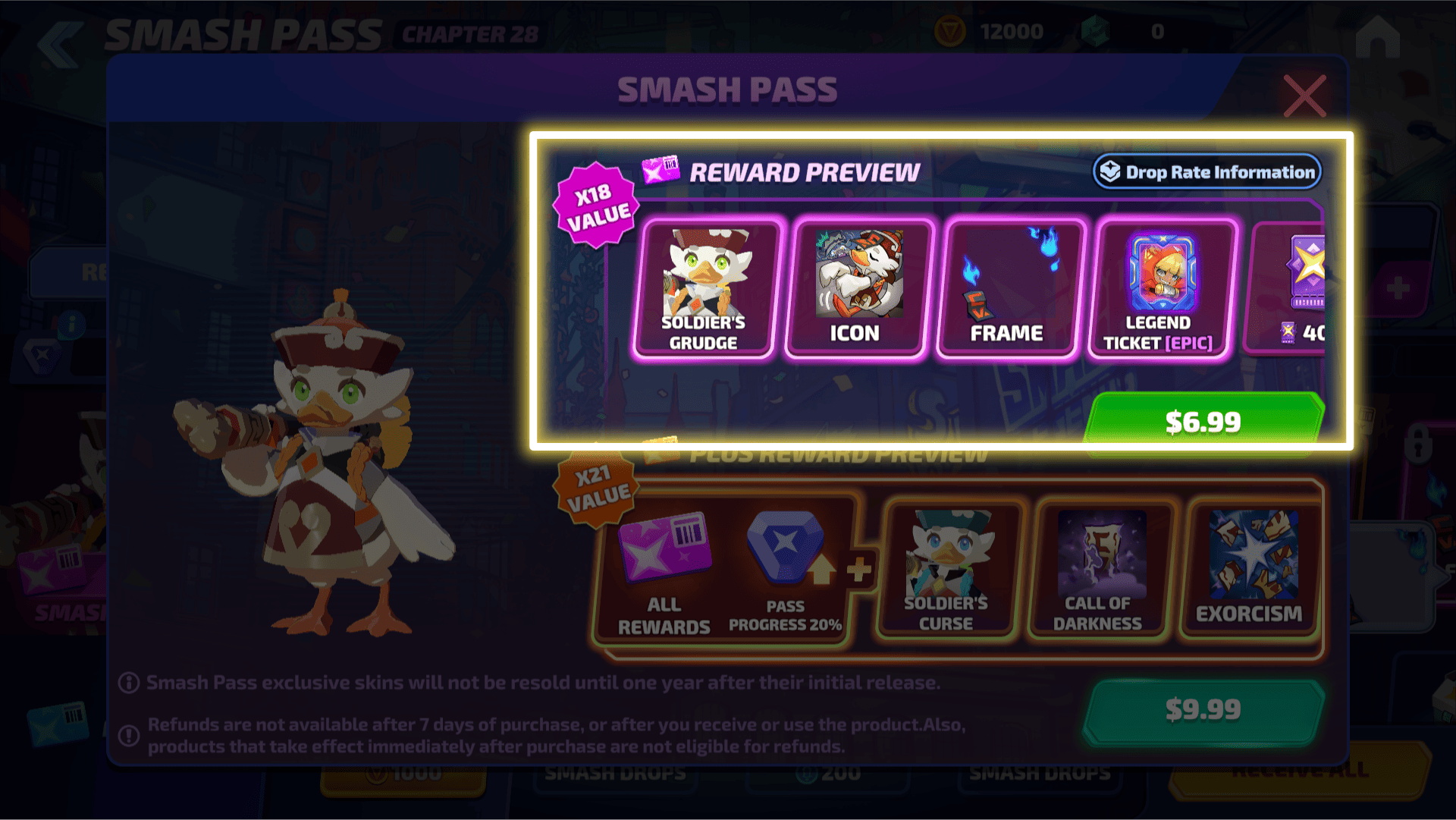
Task: Open Drop Rate Information
Action: [x=1207, y=172]
